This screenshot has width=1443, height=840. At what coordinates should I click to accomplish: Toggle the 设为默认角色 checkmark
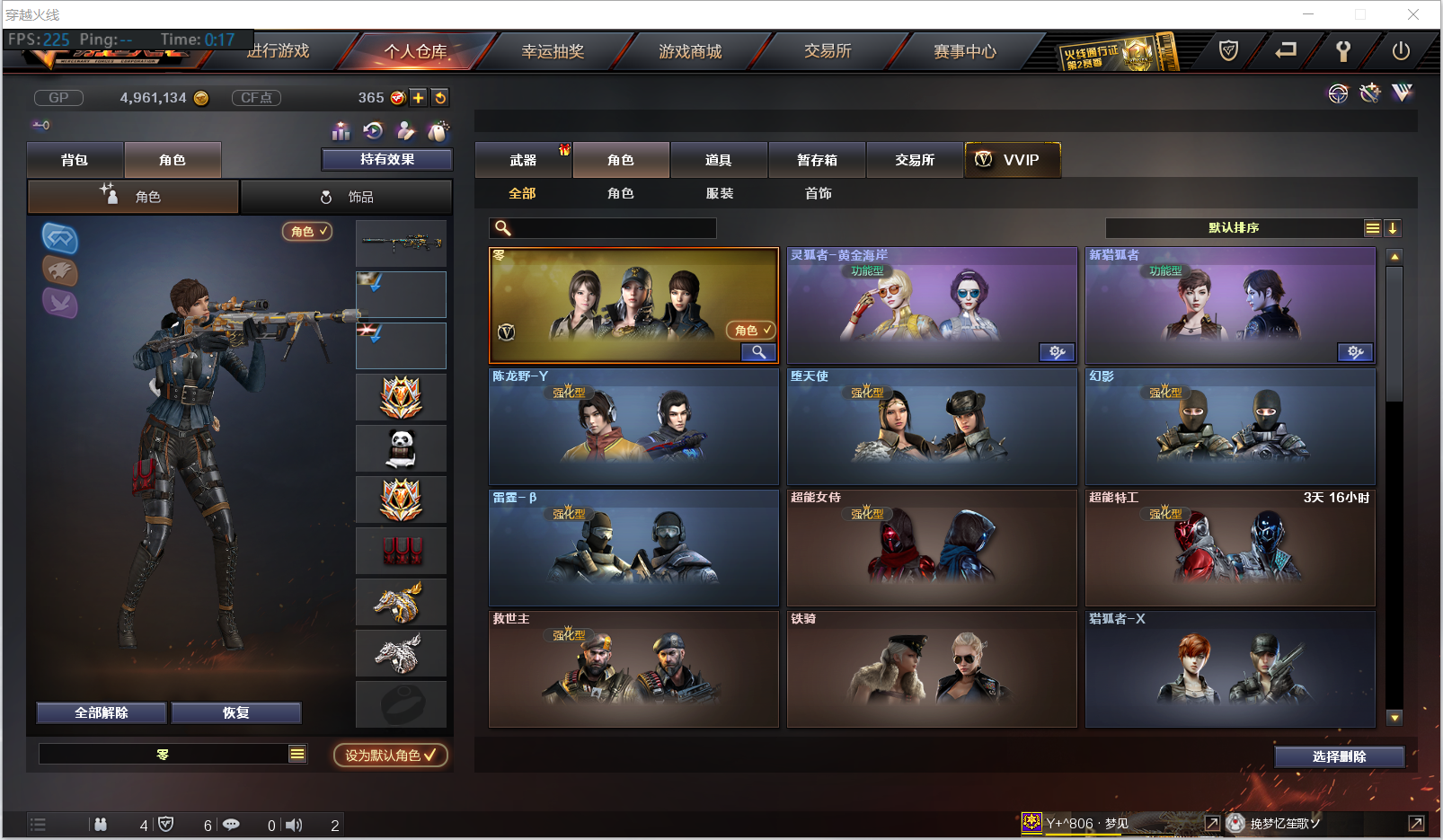point(388,755)
